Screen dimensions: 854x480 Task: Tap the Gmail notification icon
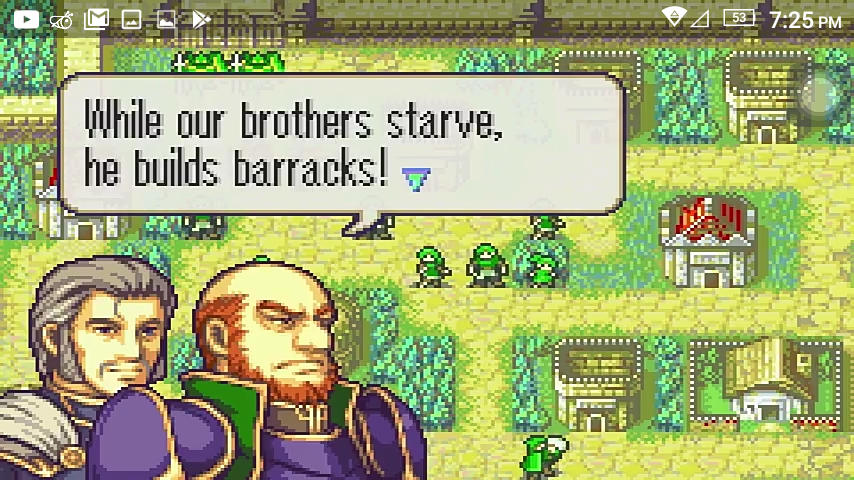(x=96, y=19)
